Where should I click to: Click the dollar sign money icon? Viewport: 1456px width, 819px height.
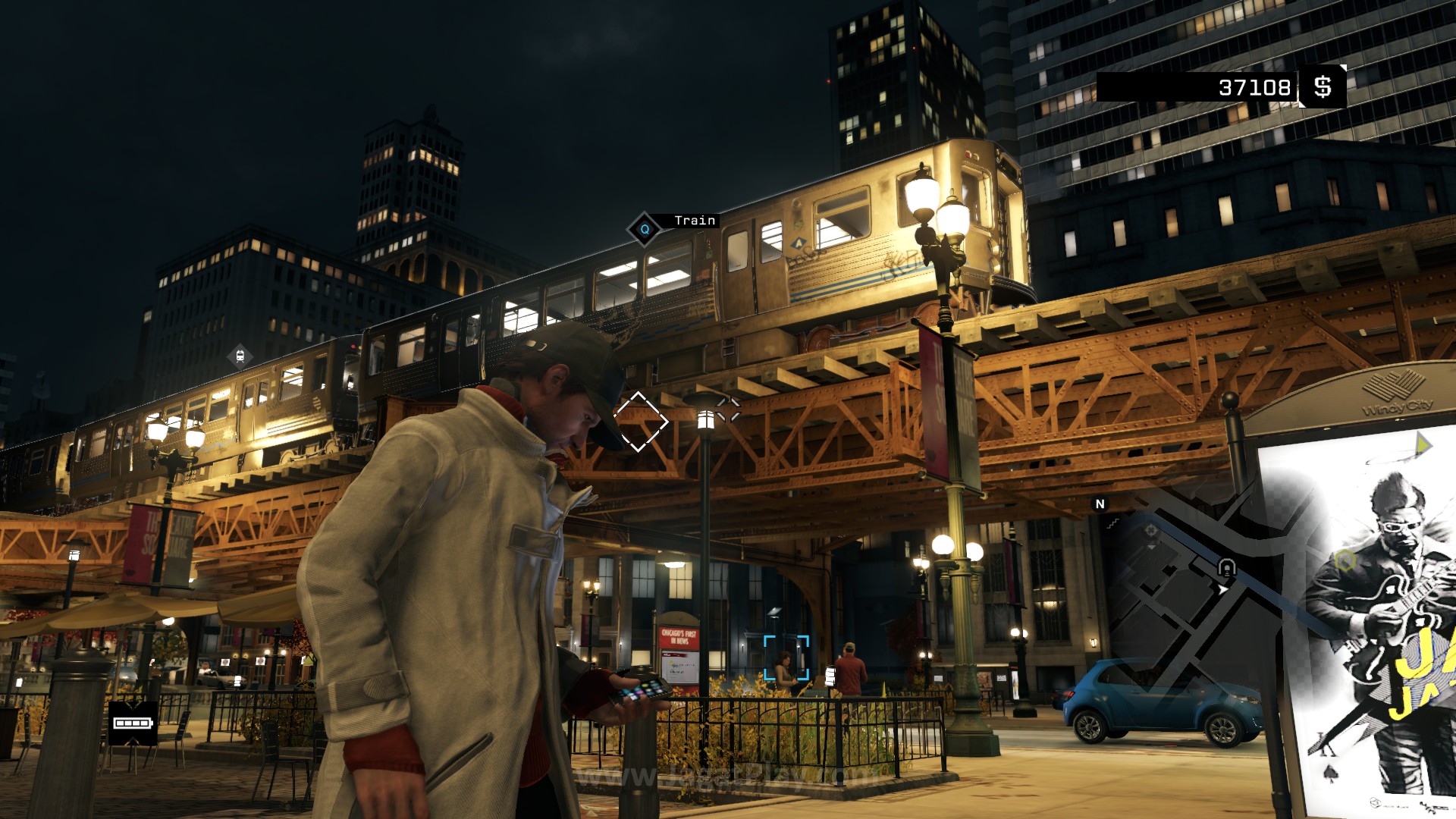(1323, 87)
